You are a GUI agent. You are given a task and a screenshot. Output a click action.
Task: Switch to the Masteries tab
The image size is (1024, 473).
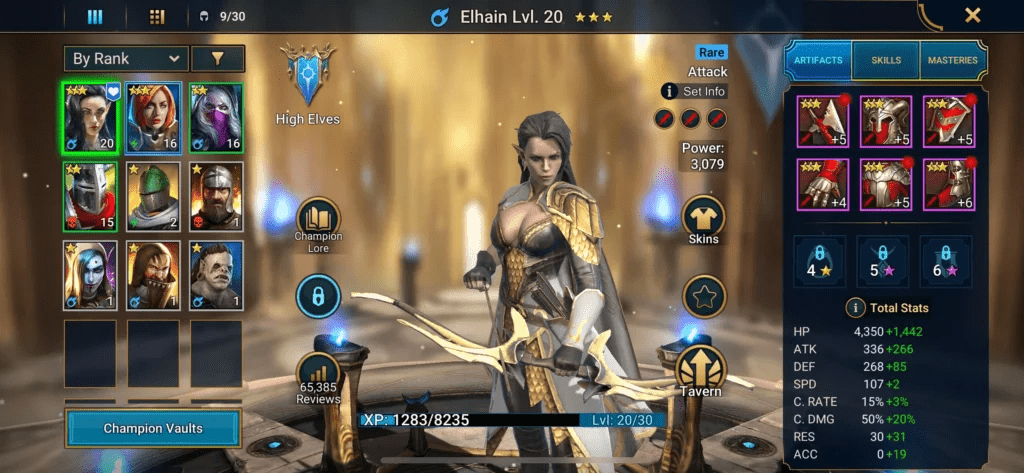(952, 60)
